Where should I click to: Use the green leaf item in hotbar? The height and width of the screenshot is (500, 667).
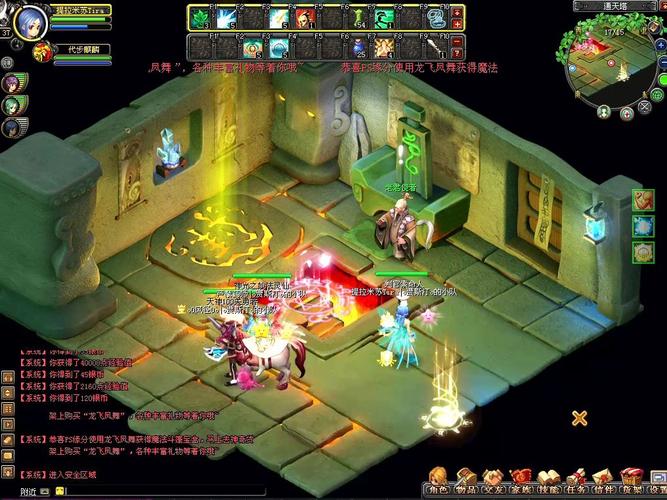tap(201, 18)
